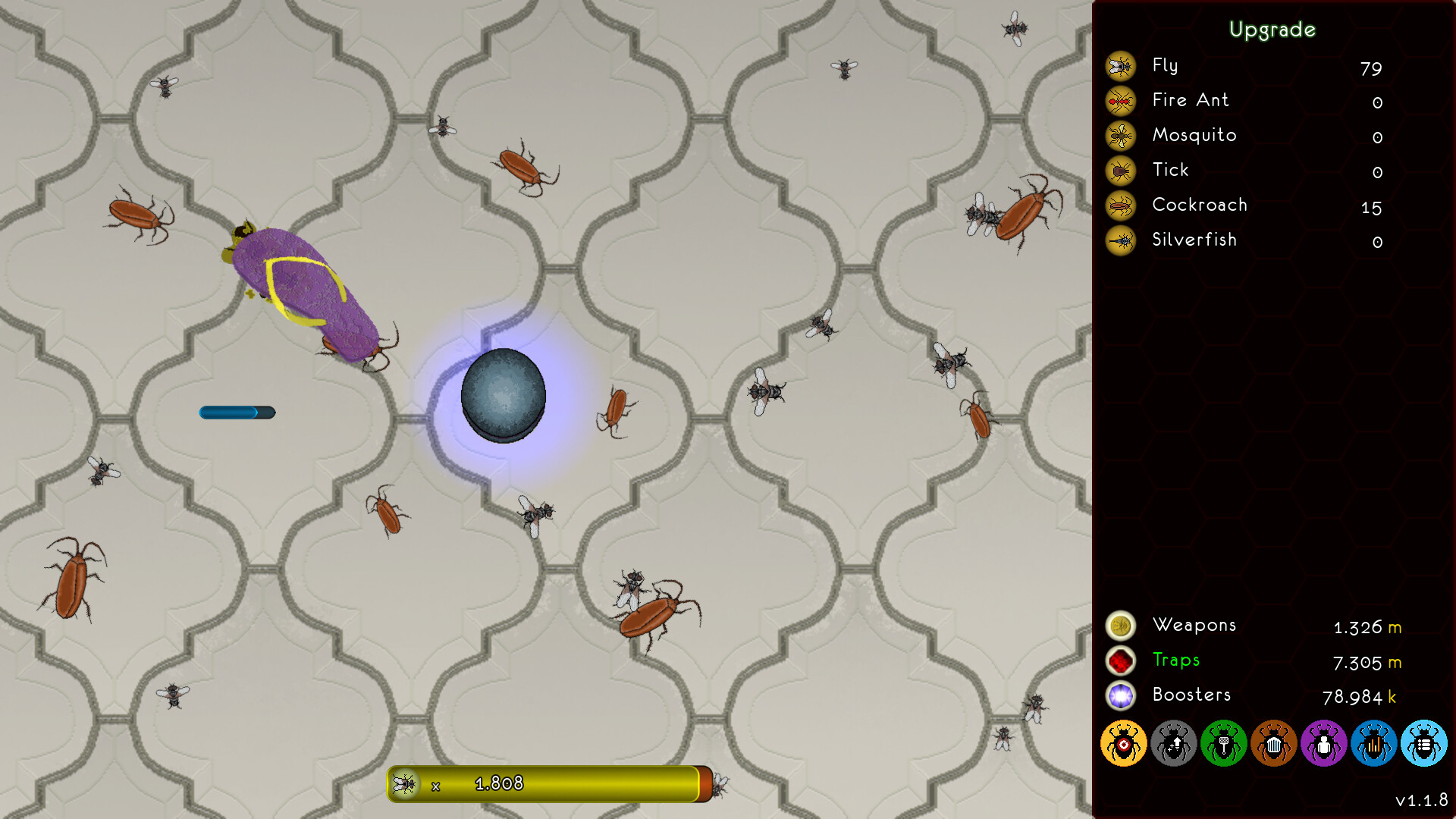The image size is (1456, 819).
Task: Click the Boosters gem icon
Action: coord(1120,695)
